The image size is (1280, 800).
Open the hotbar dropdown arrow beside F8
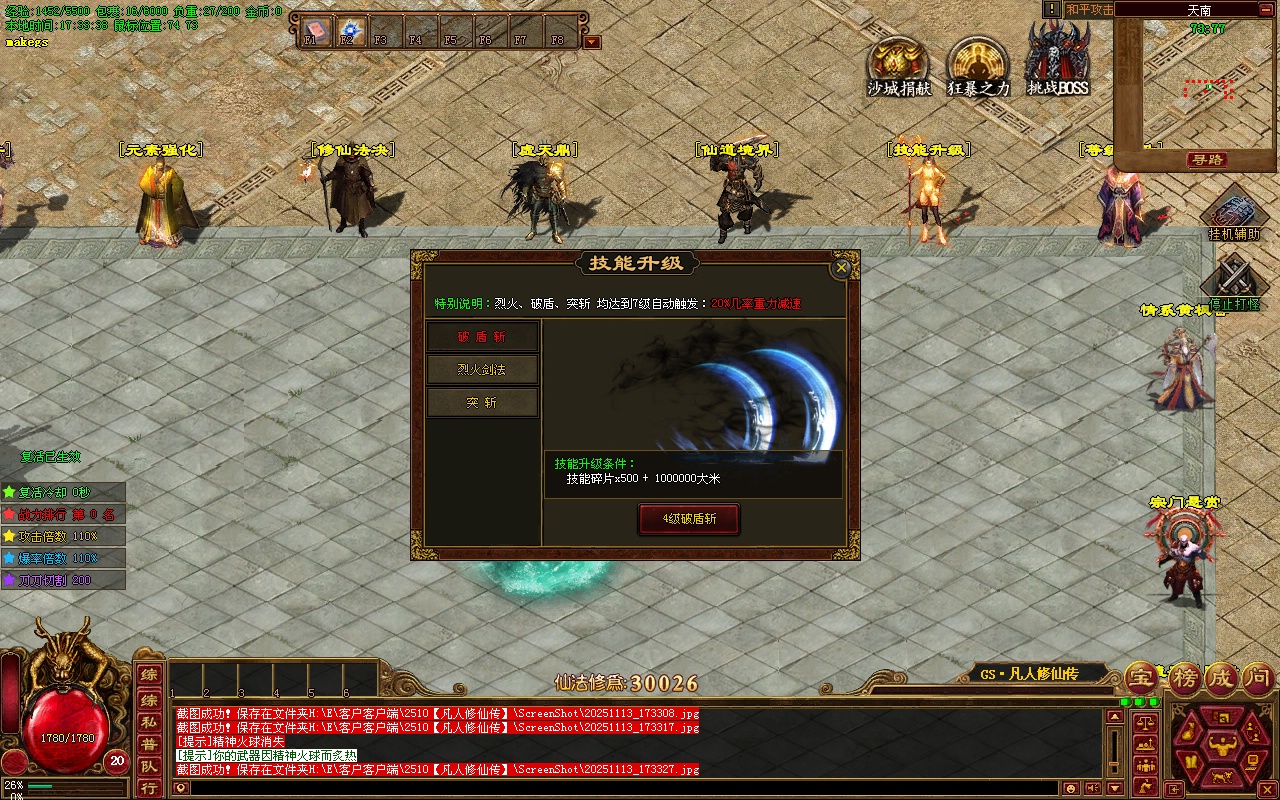[x=592, y=42]
